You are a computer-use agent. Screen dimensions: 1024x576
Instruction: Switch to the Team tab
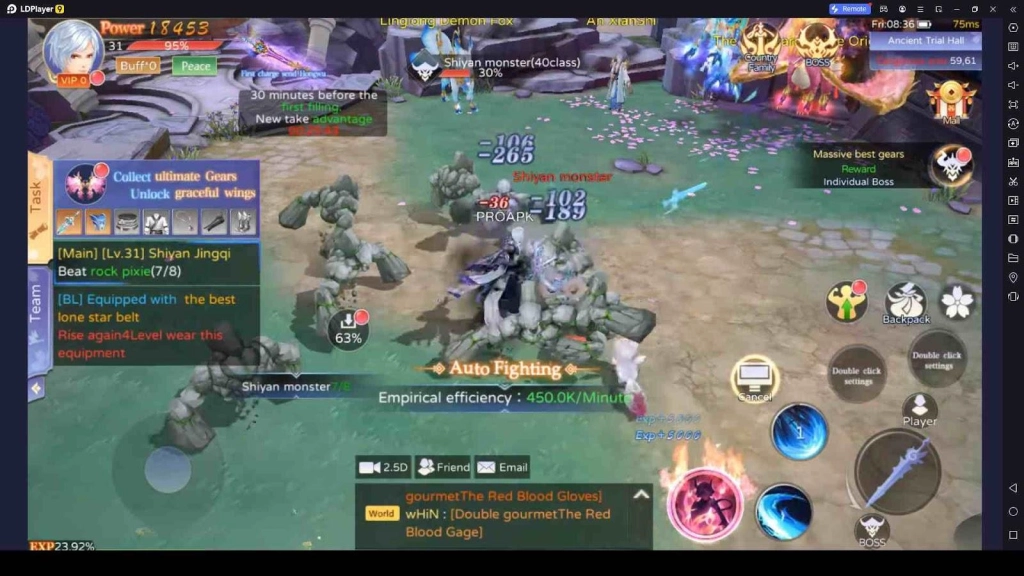[x=38, y=304]
